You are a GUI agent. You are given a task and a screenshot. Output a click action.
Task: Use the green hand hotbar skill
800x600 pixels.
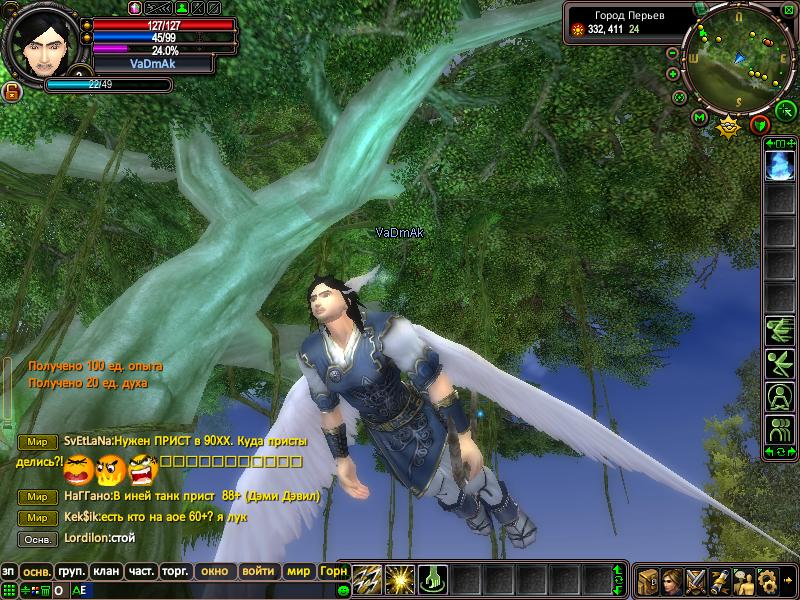point(432,578)
